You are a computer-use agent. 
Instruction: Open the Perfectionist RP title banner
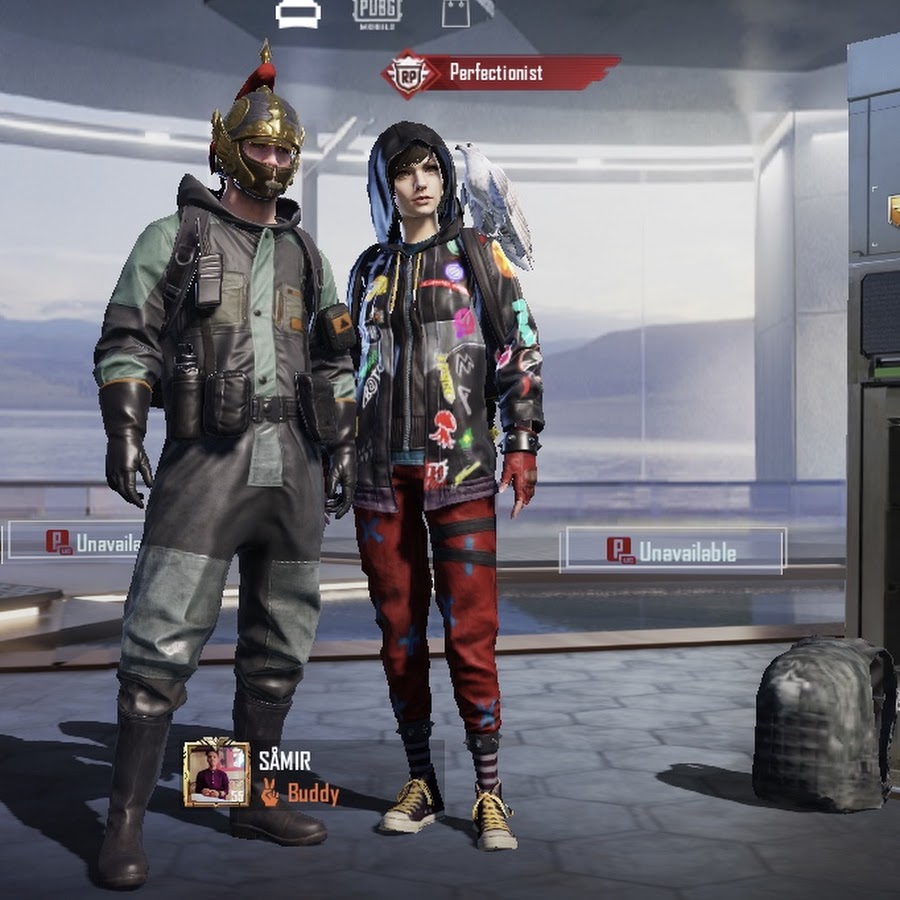500,73
